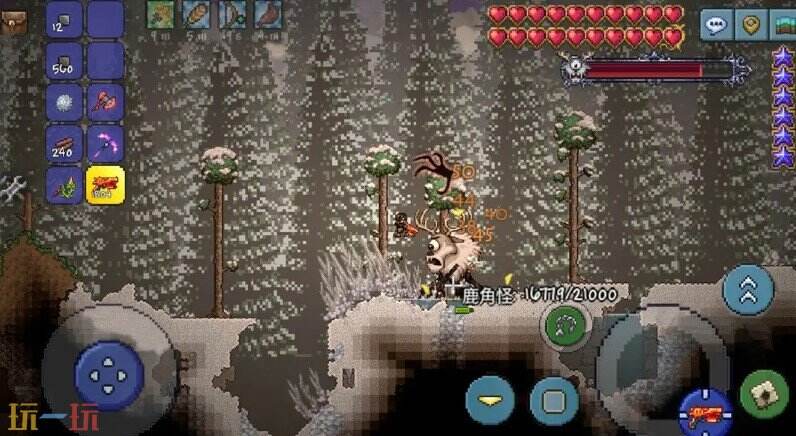Tap the blue square button
Image resolution: width=796 pixels, height=436 pixels.
pos(554,399)
